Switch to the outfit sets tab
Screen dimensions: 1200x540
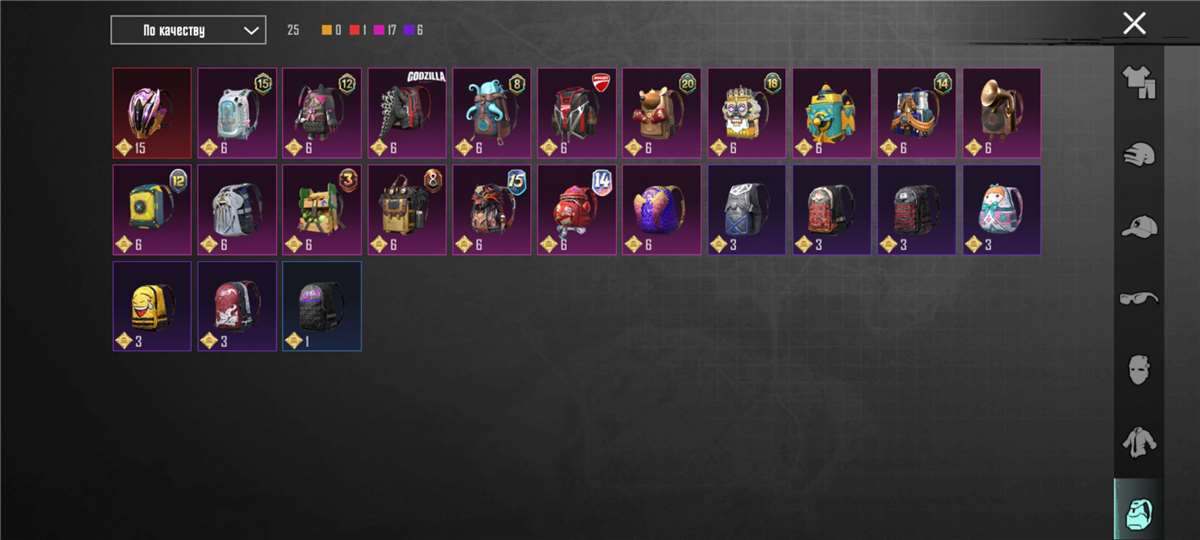[x=1138, y=83]
